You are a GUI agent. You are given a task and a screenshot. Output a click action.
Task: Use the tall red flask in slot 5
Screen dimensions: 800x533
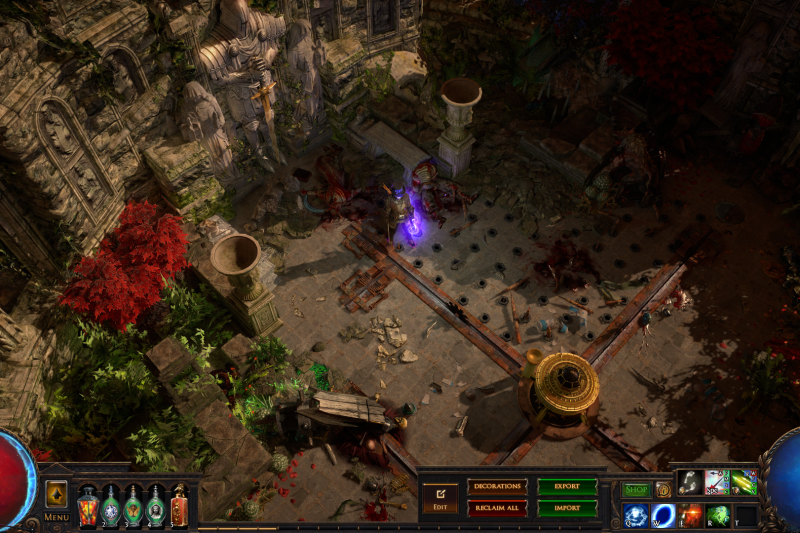click(x=179, y=503)
